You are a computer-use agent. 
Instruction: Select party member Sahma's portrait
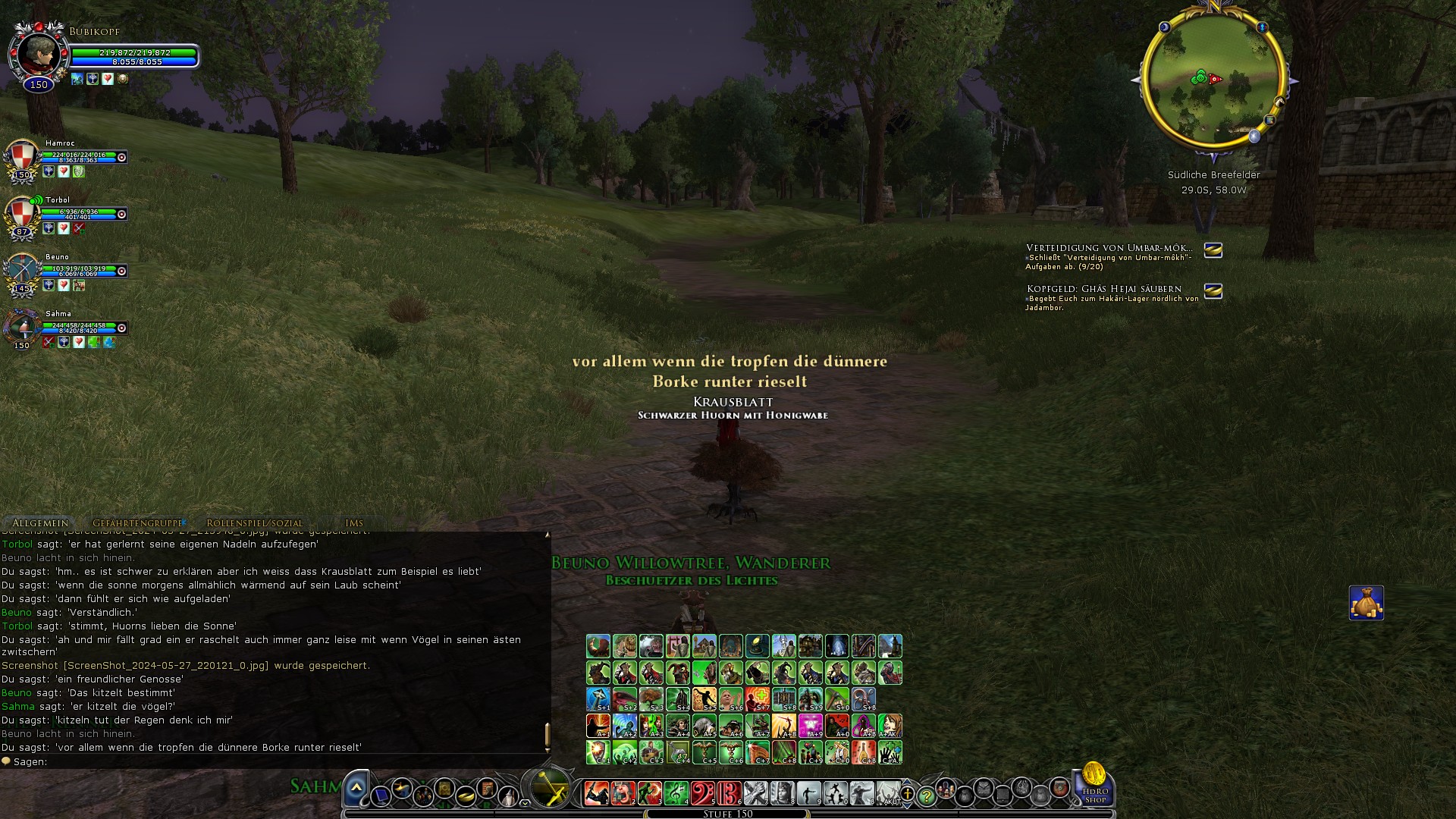tap(22, 329)
